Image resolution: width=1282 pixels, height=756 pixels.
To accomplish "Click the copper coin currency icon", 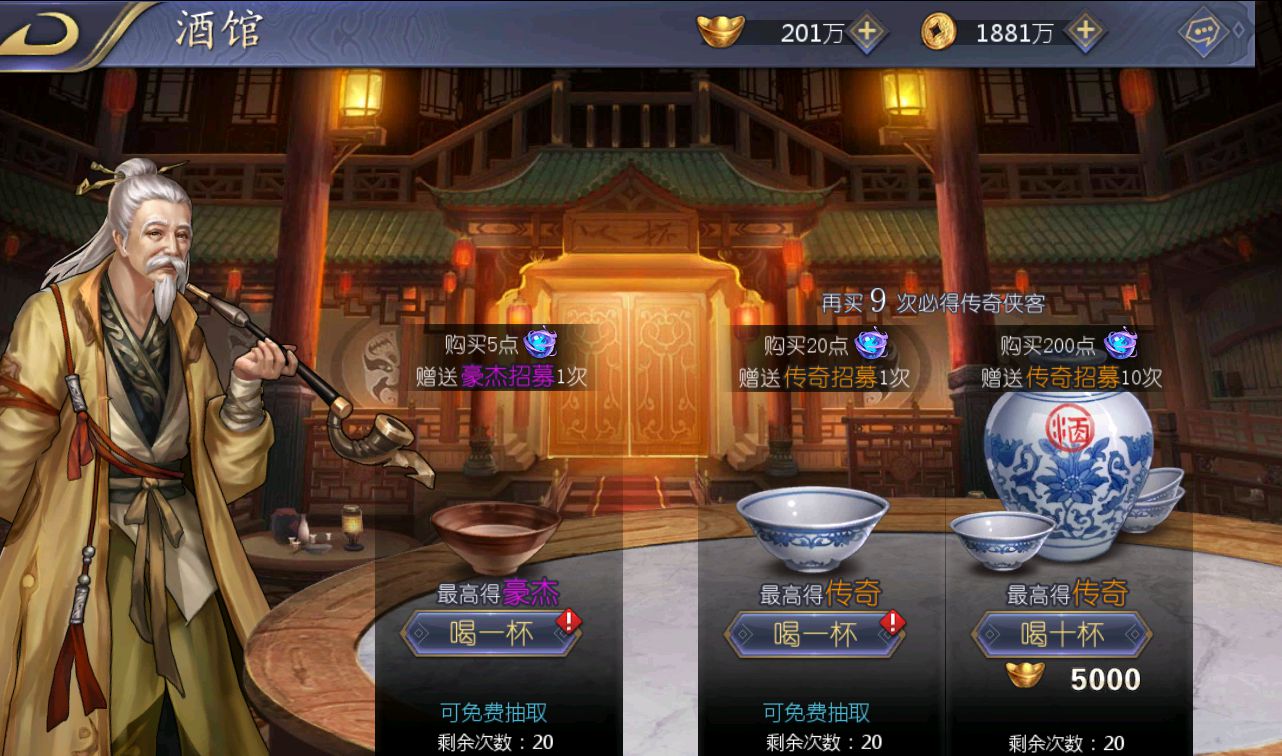I will pos(941,31).
